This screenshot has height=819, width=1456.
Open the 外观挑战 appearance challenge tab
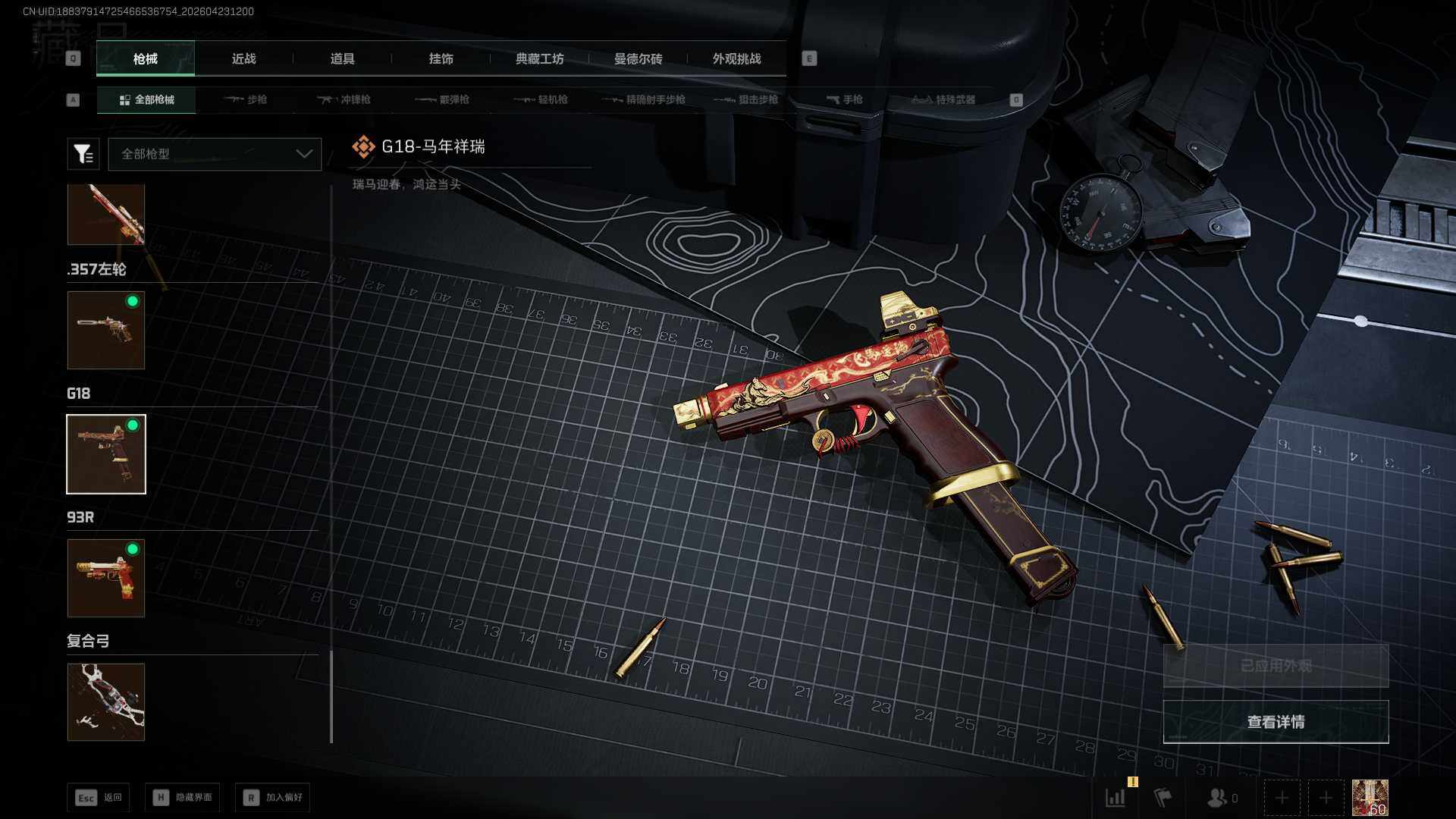(736, 58)
